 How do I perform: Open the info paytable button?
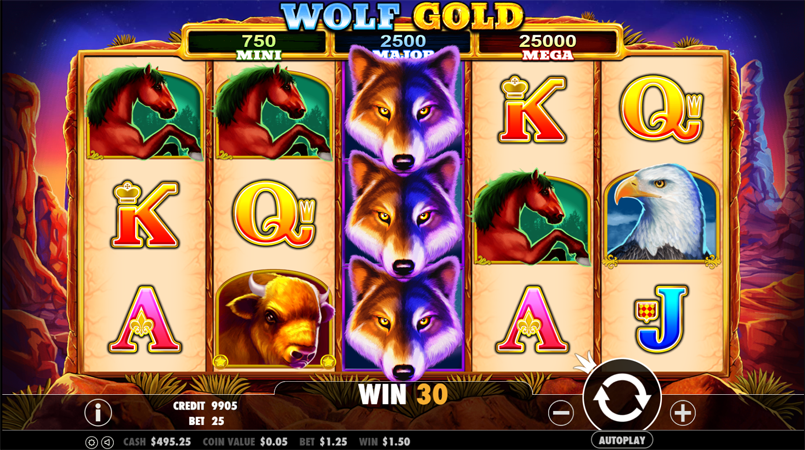97,411
